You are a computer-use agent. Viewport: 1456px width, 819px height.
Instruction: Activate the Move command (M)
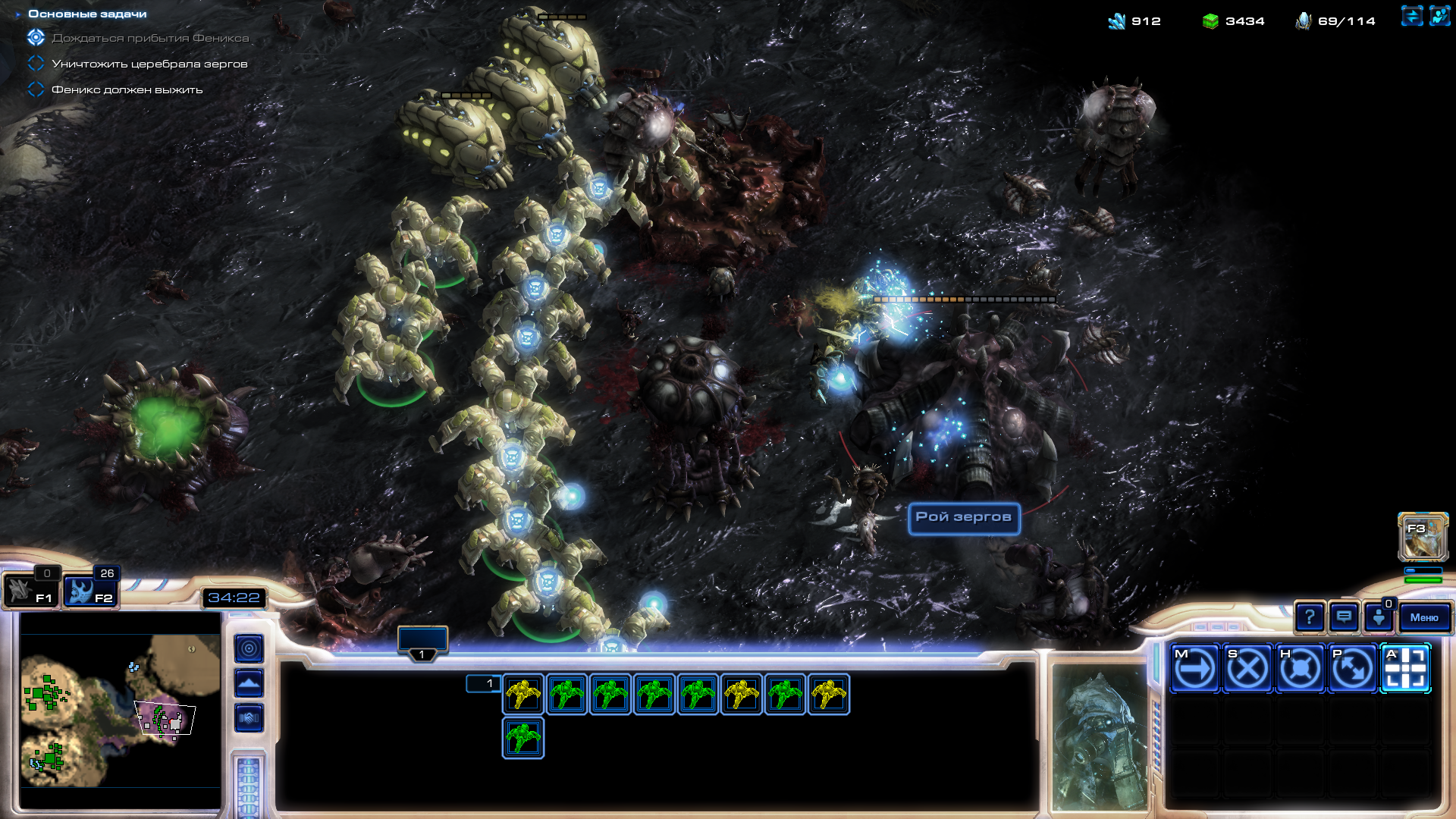pyautogui.click(x=1194, y=669)
